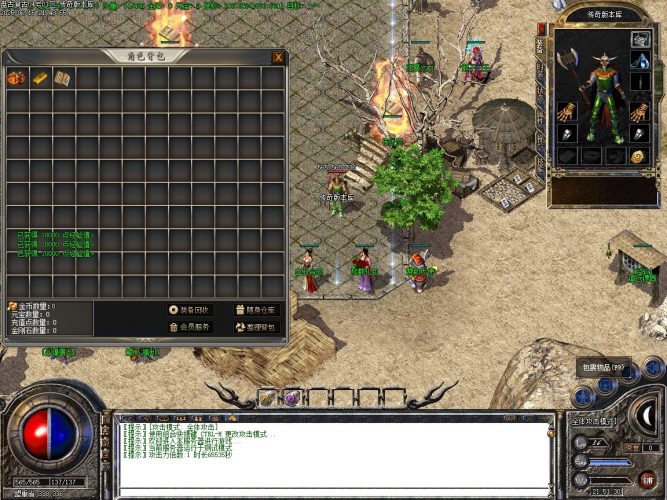Image resolution: width=667 pixels, height=500 pixels.
Task: Select the equipped helmet slot
Action: click(x=640, y=40)
